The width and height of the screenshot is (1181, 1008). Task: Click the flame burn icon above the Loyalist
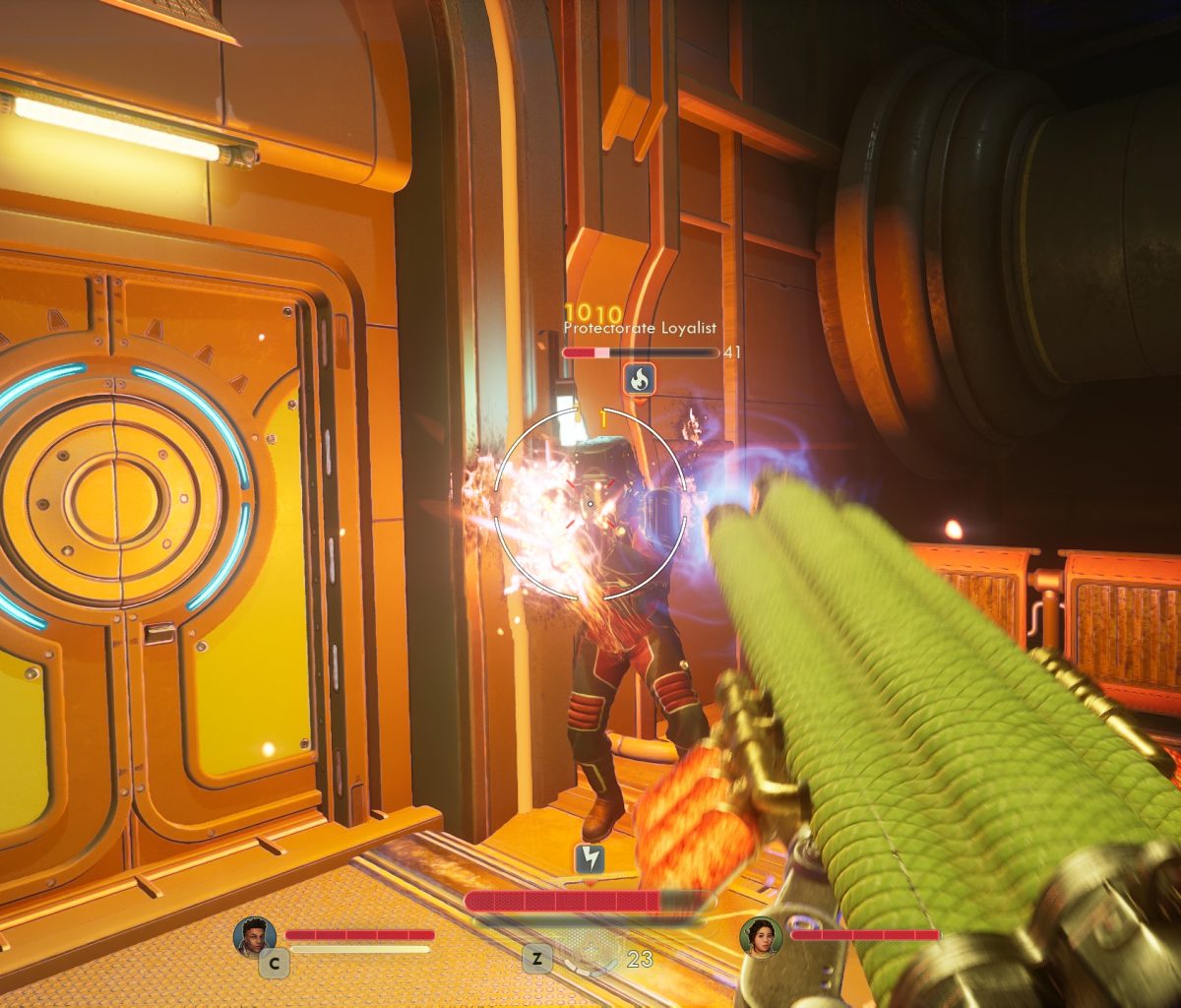coord(640,378)
